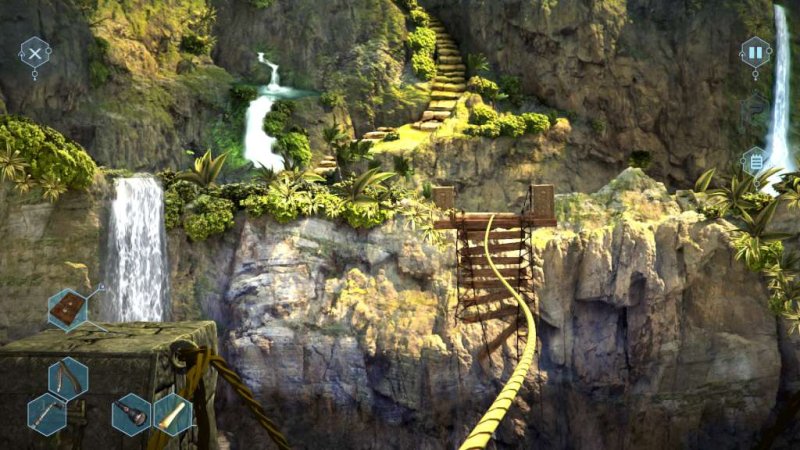Select the brown leather book item
Viewport: 800px width, 450px height.
click(68, 308)
